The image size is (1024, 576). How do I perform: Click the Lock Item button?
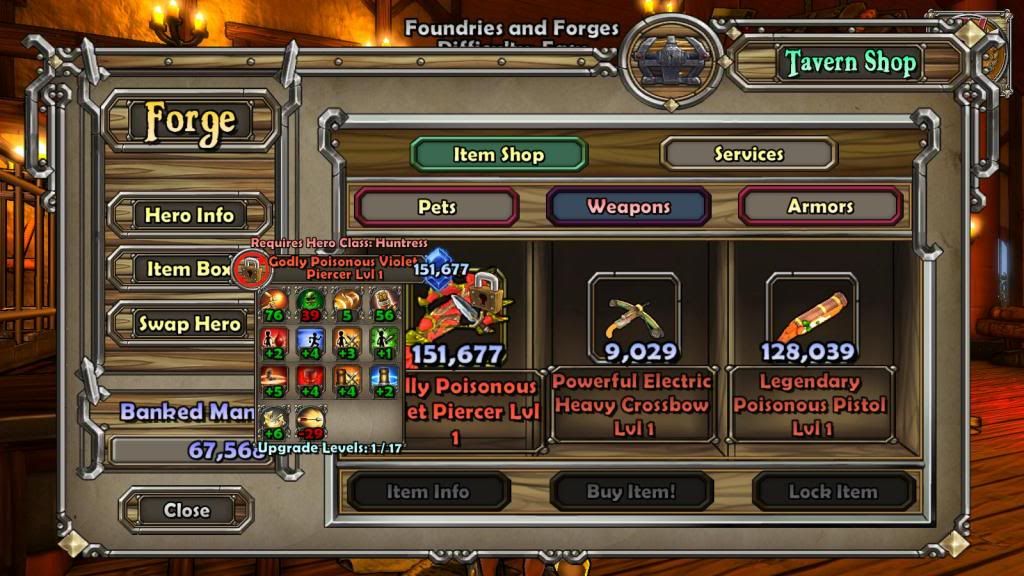[833, 491]
